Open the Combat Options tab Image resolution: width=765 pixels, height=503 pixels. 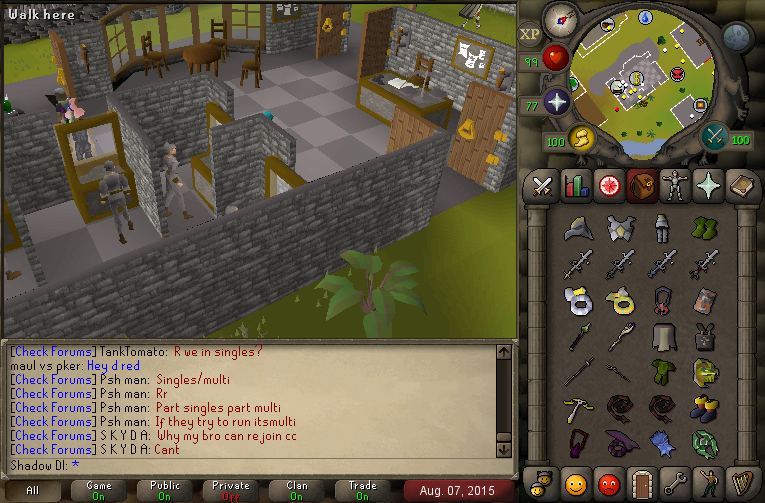541,185
